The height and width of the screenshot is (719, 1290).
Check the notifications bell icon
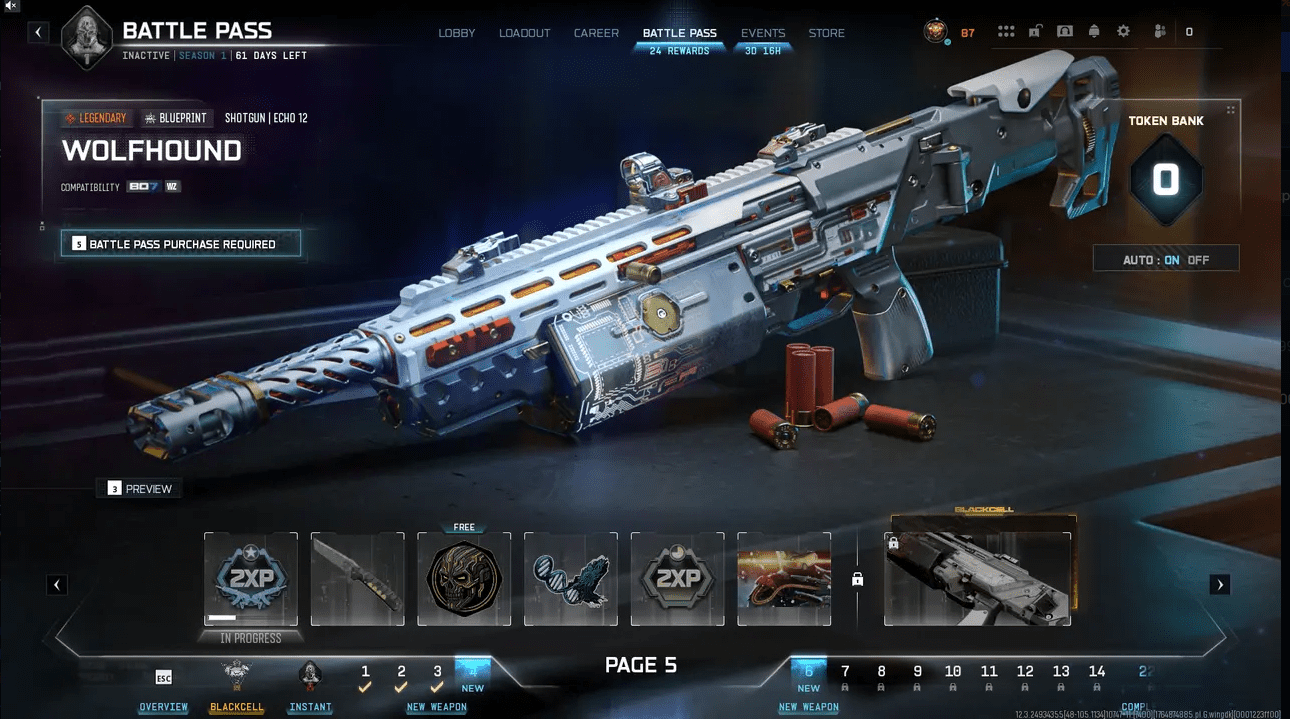click(x=1094, y=32)
